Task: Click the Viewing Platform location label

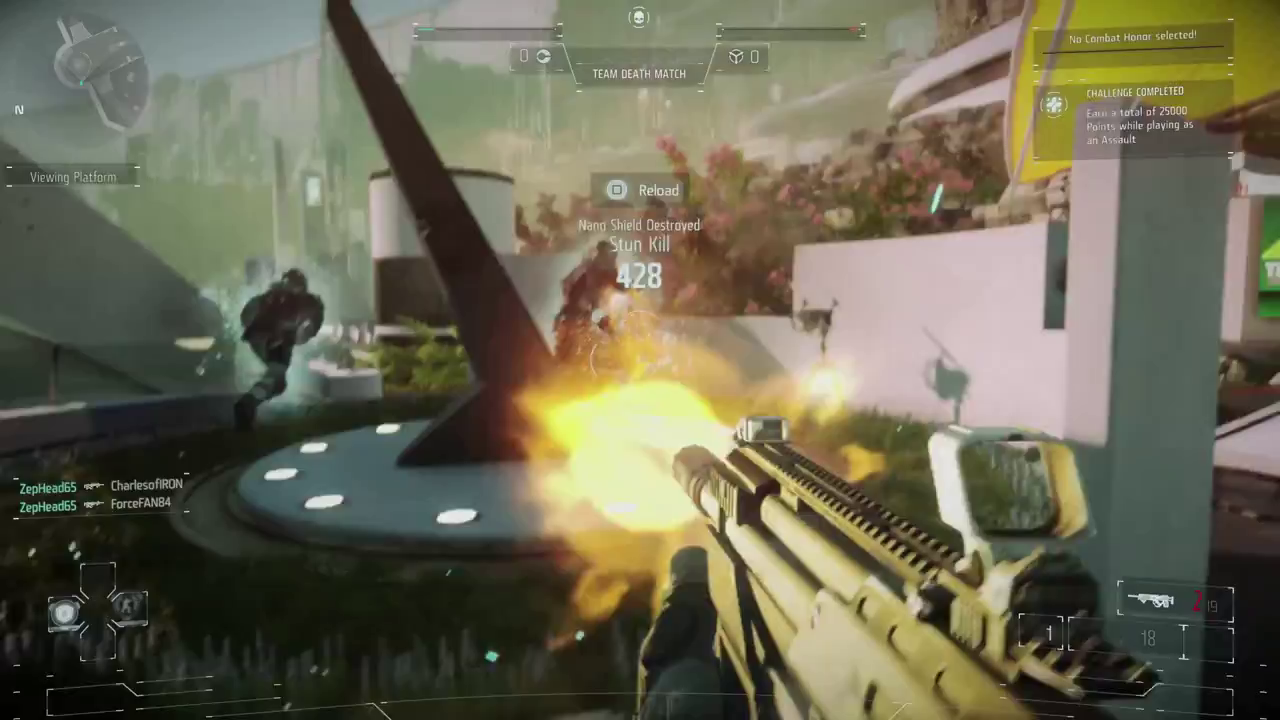Action: tap(72, 176)
